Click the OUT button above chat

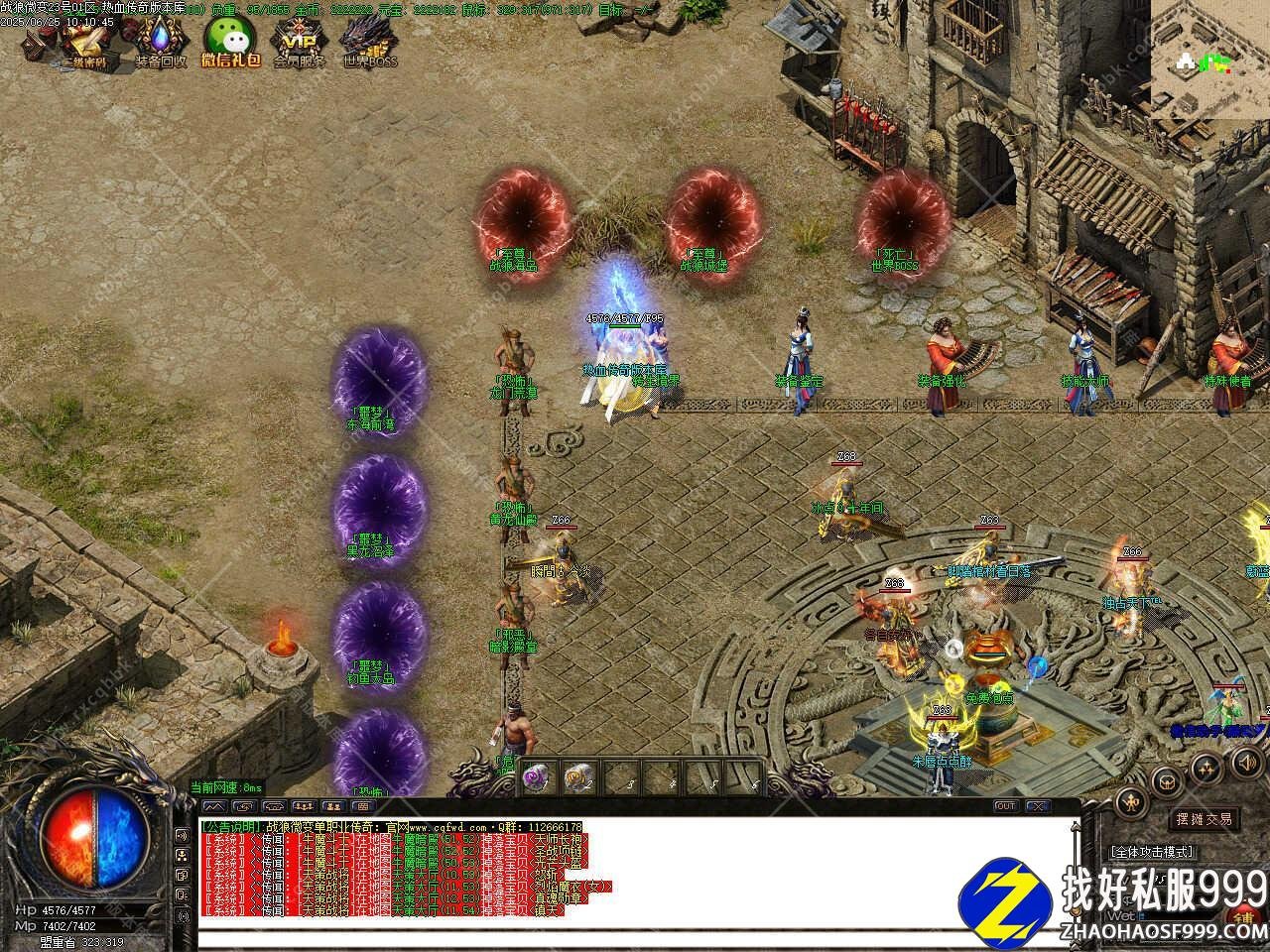1005,806
